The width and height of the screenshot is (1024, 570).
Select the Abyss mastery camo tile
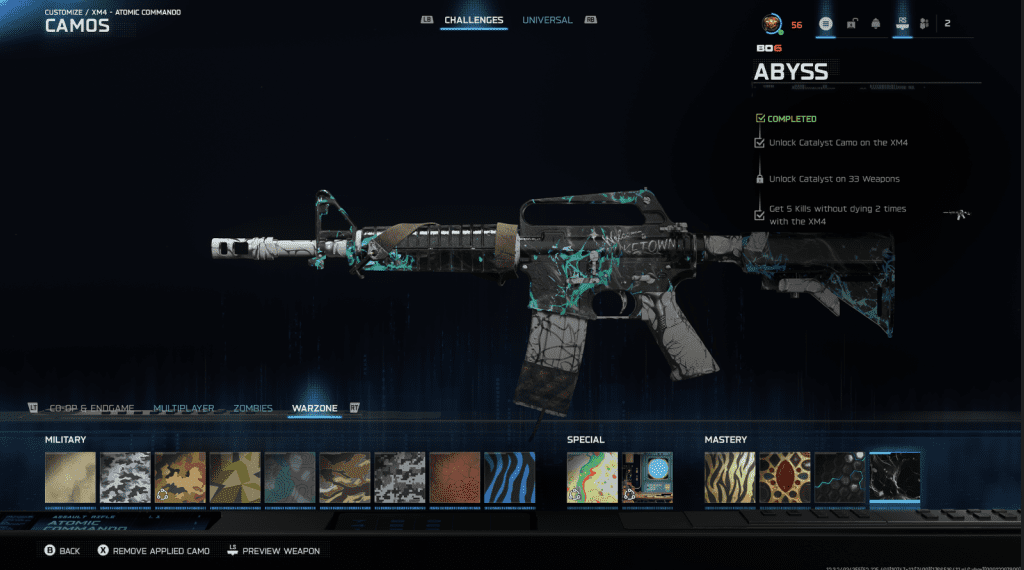894,477
